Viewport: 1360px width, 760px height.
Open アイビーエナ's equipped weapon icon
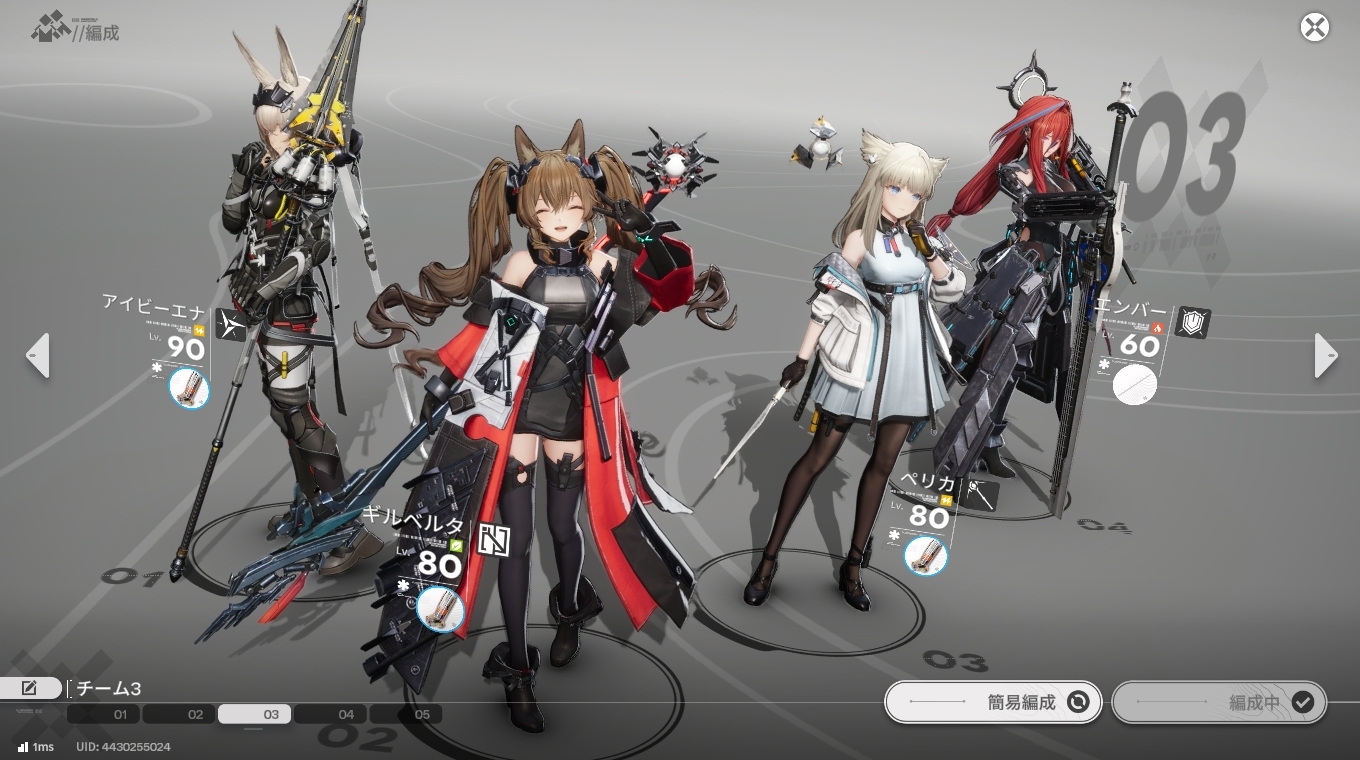pos(189,388)
